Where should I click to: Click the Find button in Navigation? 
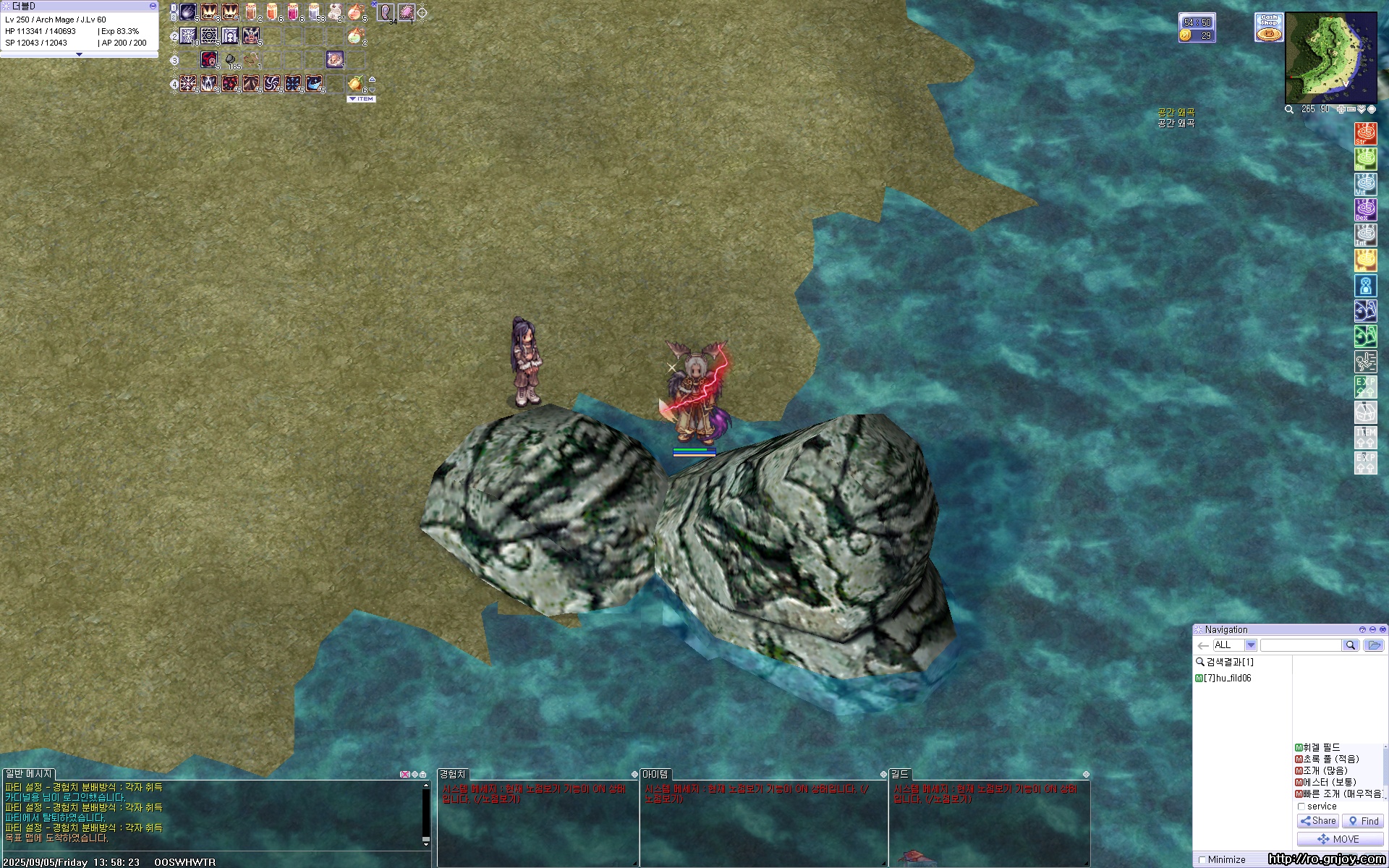click(1363, 821)
